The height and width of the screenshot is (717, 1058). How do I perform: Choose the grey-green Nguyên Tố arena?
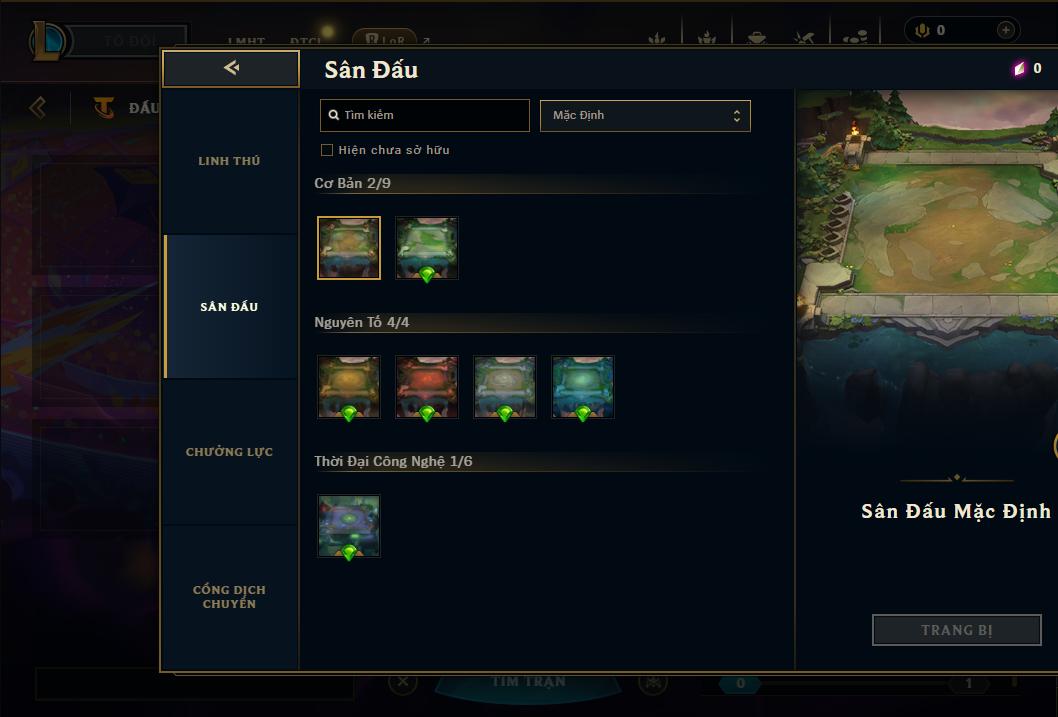(505, 387)
